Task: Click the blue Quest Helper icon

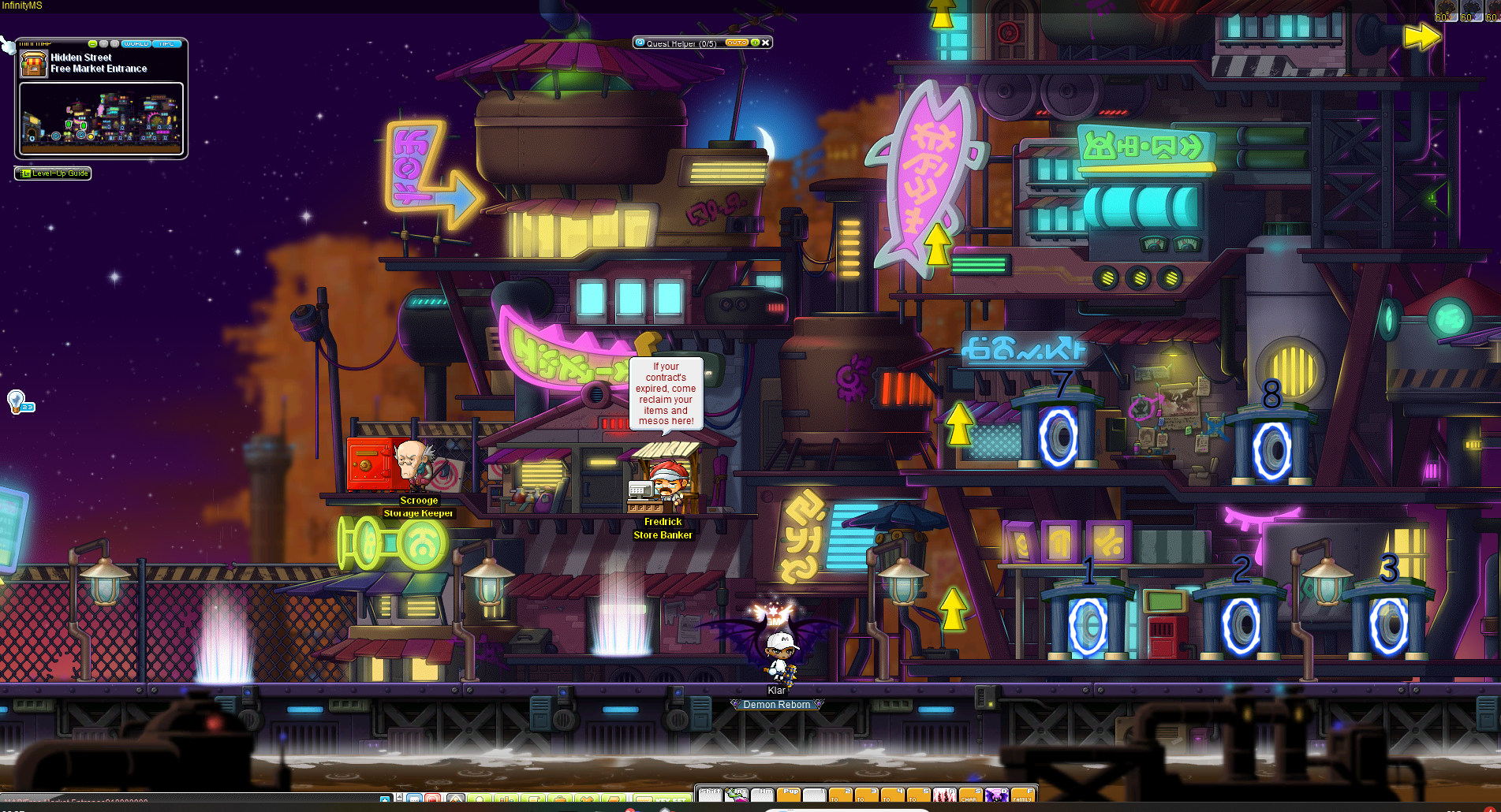Action: coord(640,43)
